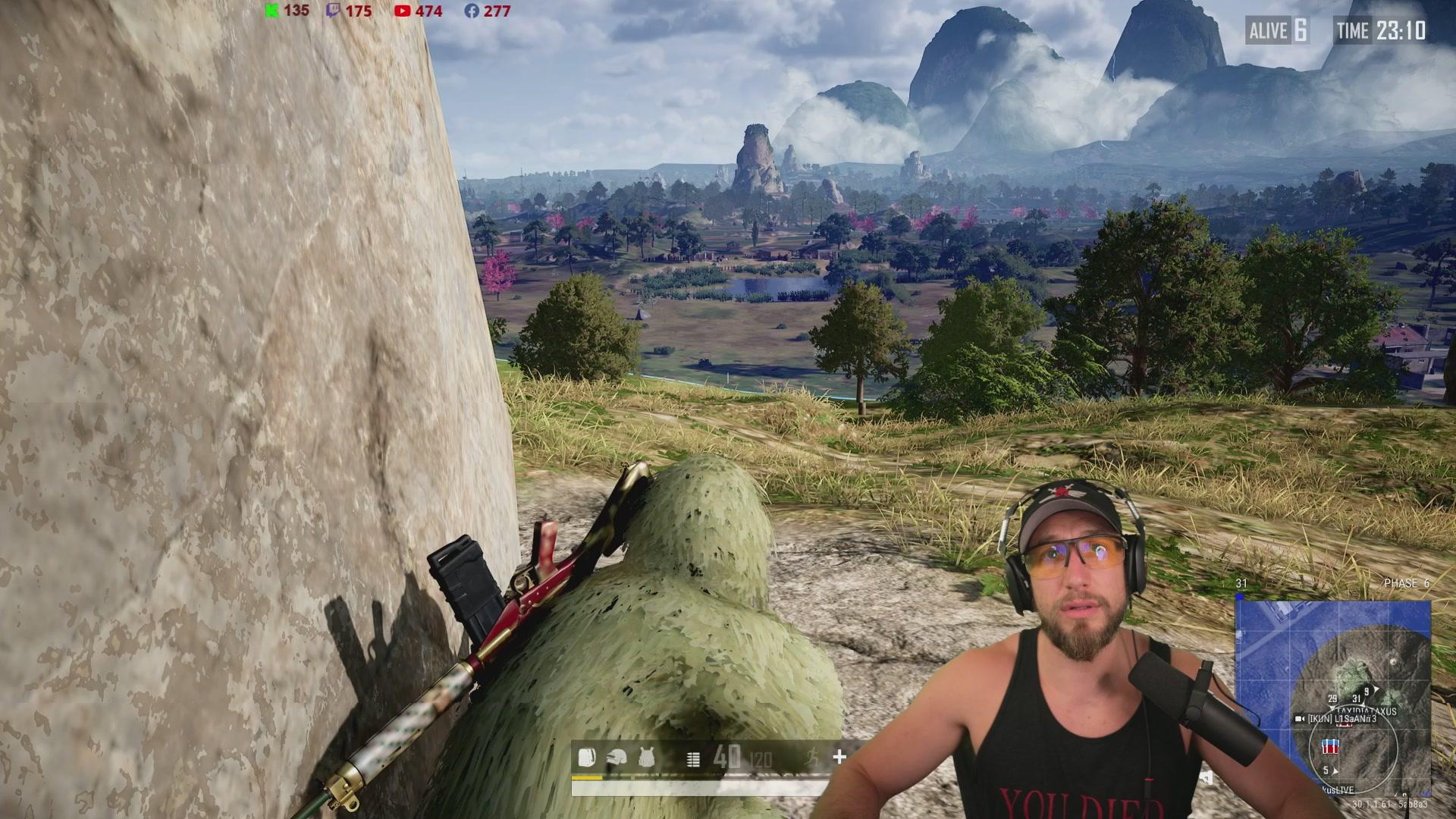This screenshot has height=819, width=1456.
Task: Select the backpack slot icon
Action: (x=586, y=758)
